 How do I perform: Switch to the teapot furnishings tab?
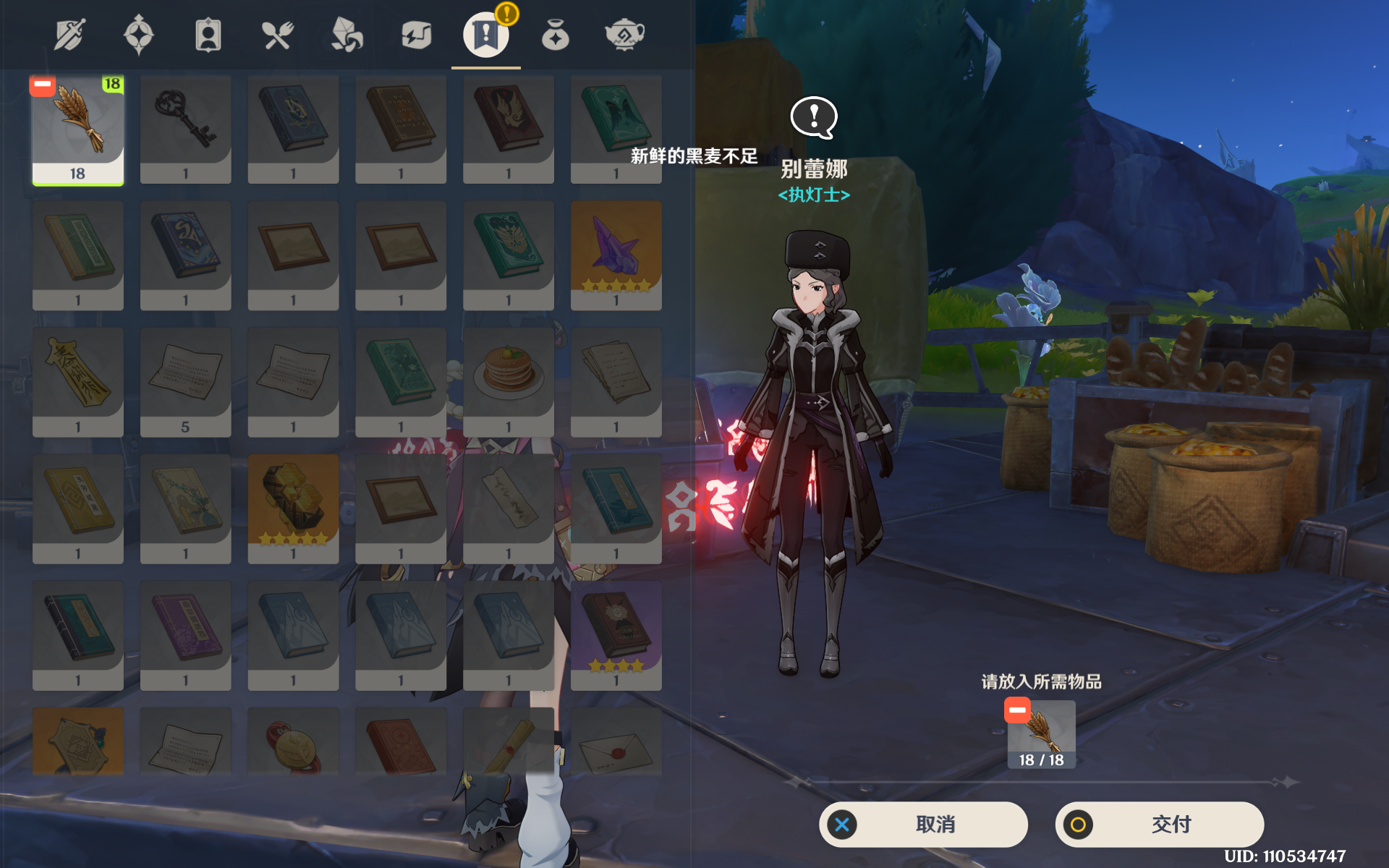(x=624, y=35)
